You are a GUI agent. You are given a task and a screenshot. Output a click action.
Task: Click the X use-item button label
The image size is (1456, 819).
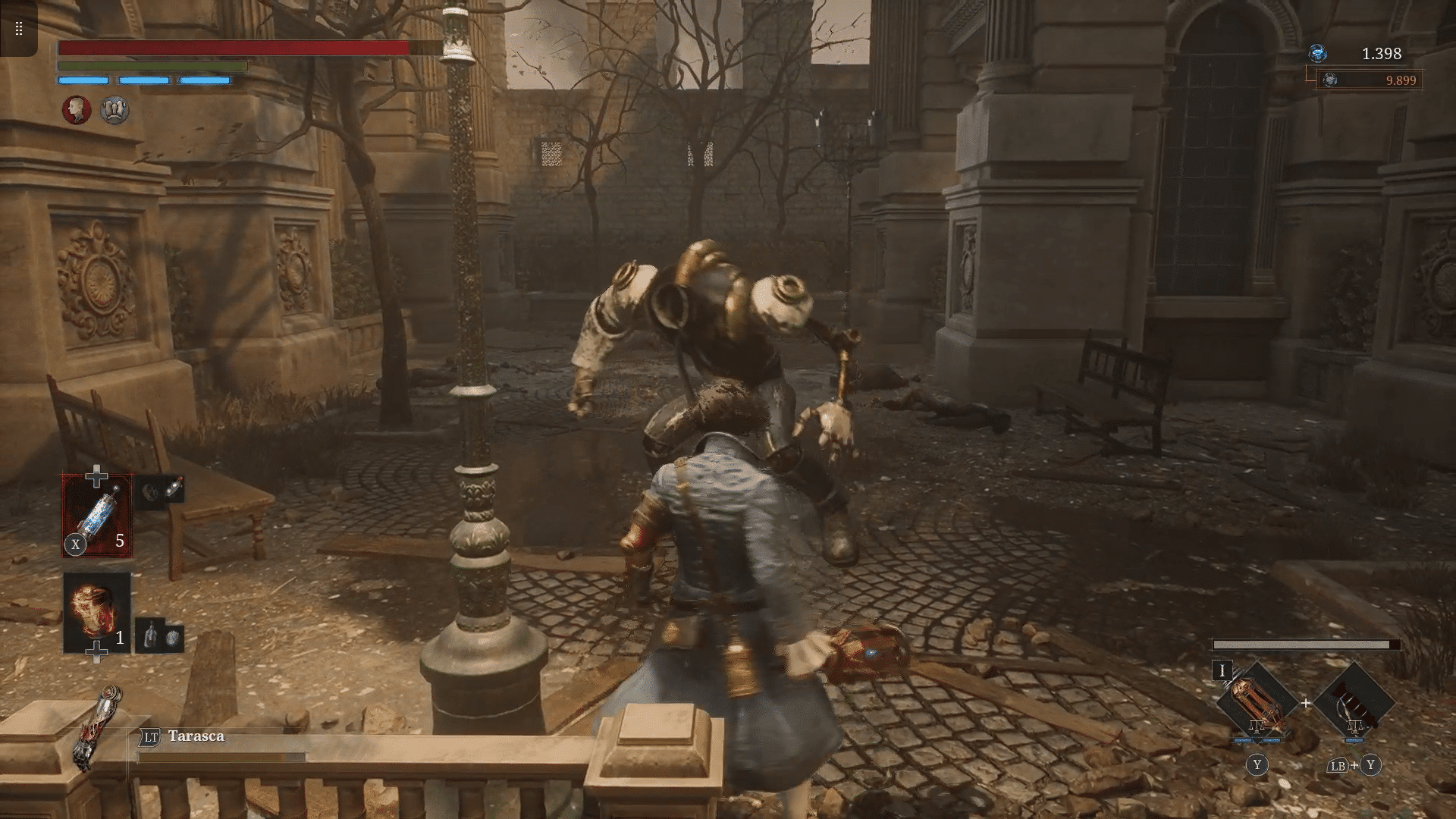pos(74,544)
